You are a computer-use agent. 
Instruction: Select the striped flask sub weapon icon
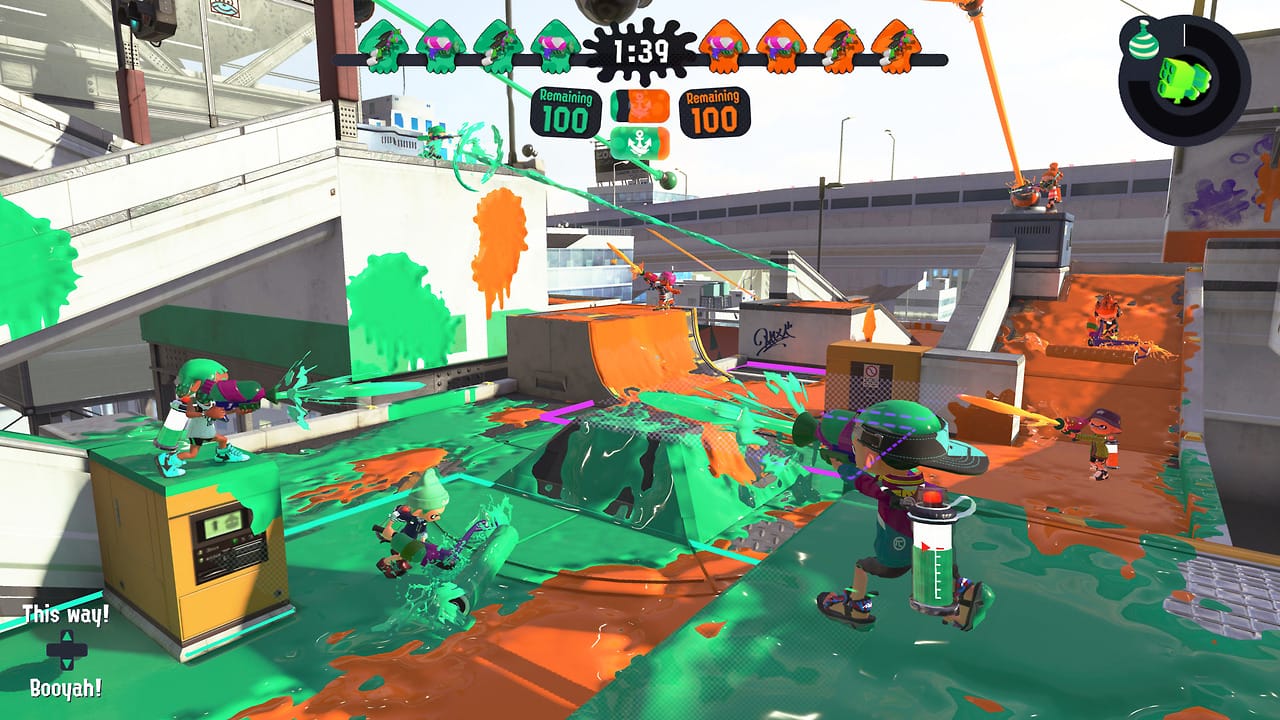(1141, 41)
